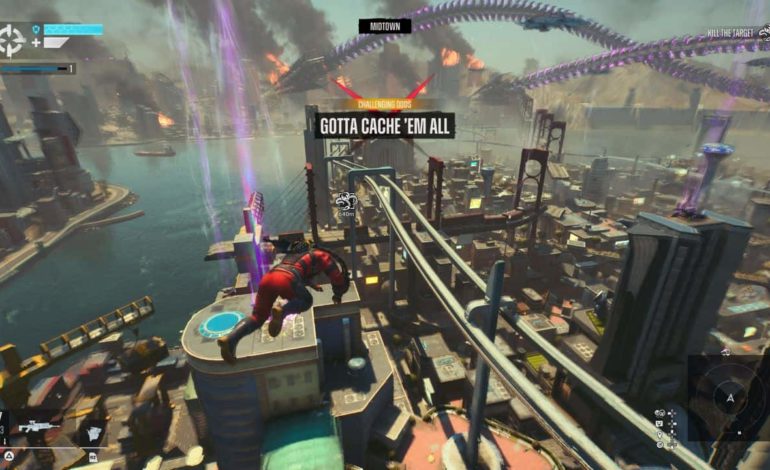Screen dimensions: 770x470
Task: Open the circular minimap
Action: pyautogui.click(x=728, y=398)
